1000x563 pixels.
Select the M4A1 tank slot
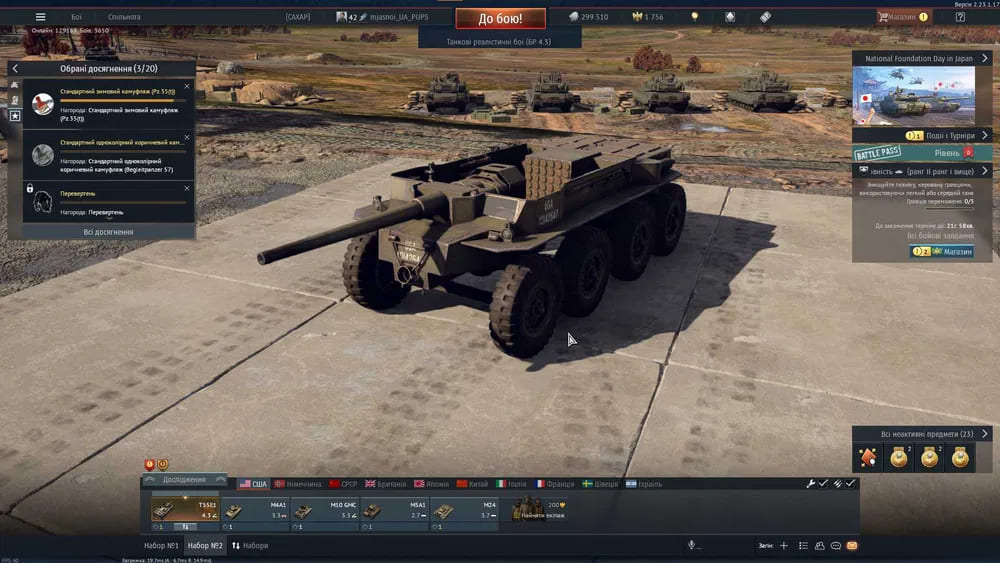[258, 511]
